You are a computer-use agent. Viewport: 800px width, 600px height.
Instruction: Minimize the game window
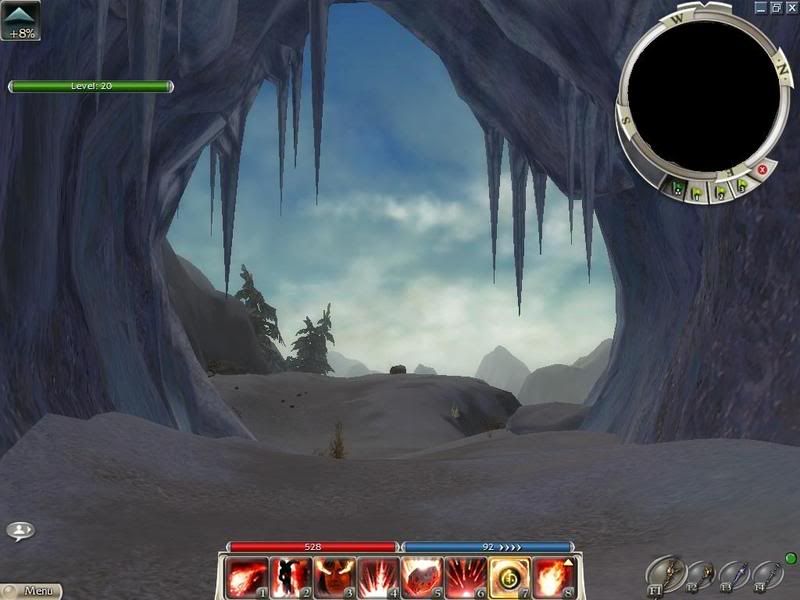coord(761,7)
